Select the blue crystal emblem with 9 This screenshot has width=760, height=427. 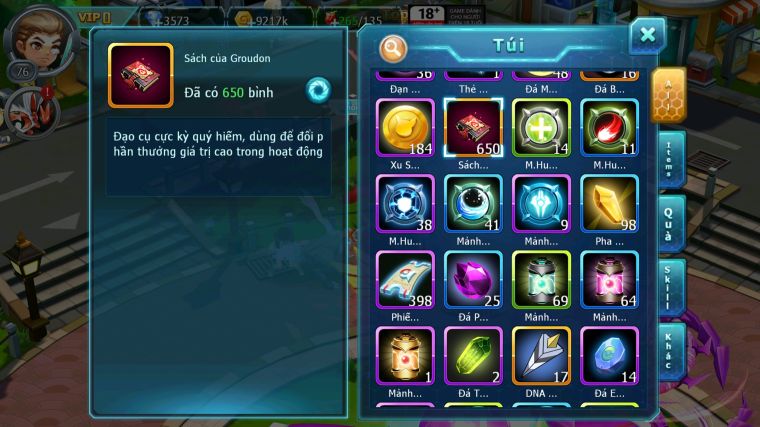pyautogui.click(x=541, y=205)
